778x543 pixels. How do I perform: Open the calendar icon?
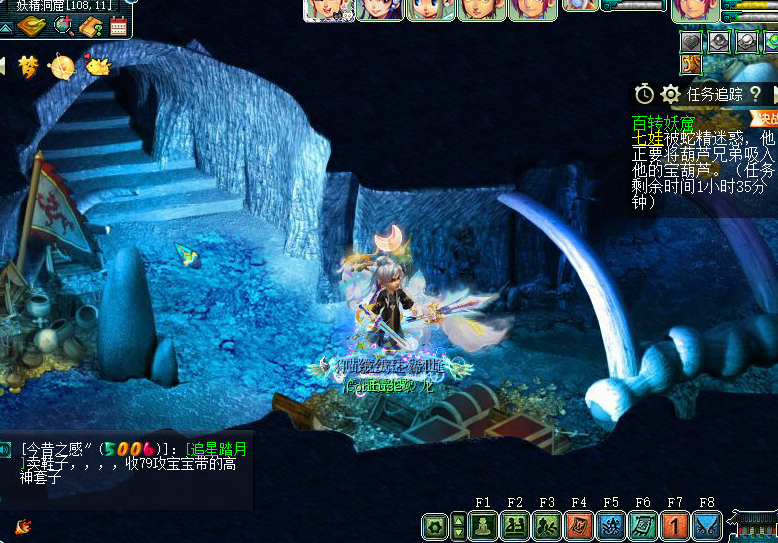(118, 26)
